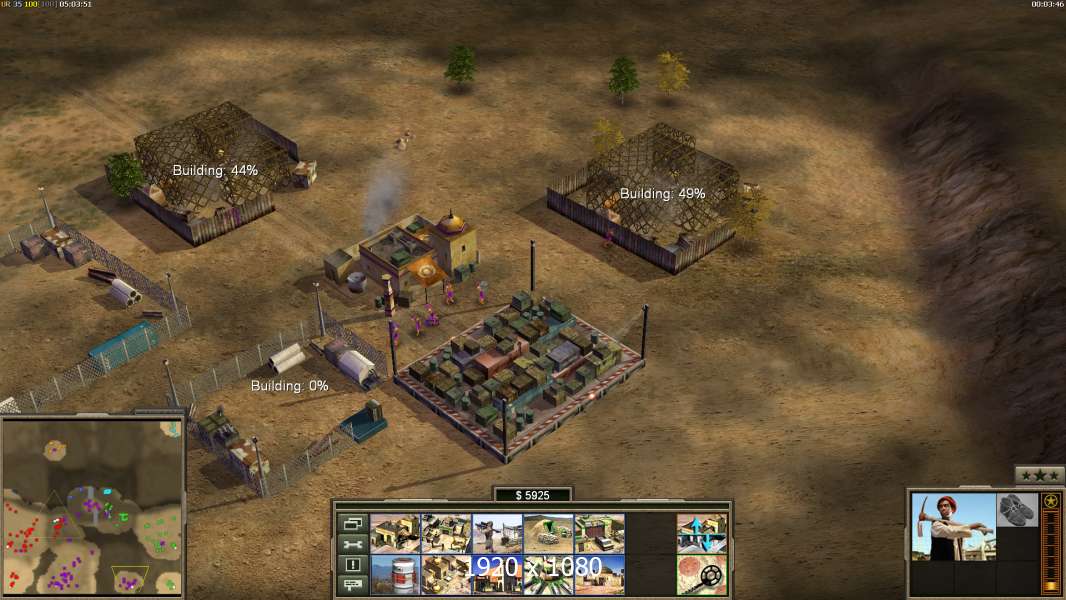The image size is (1066, 600).
Task: Click the selected worker portrait
Action: point(953,527)
